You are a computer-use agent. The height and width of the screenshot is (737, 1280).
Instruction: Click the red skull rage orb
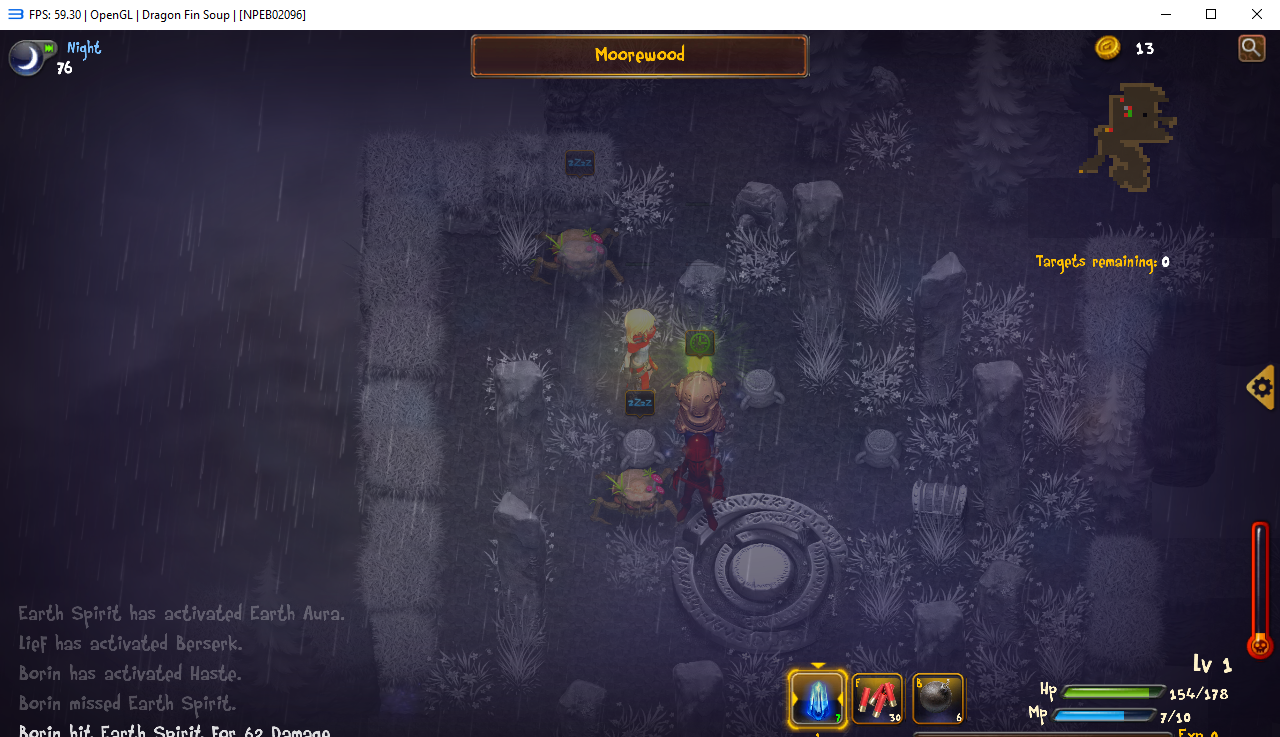[1260, 645]
